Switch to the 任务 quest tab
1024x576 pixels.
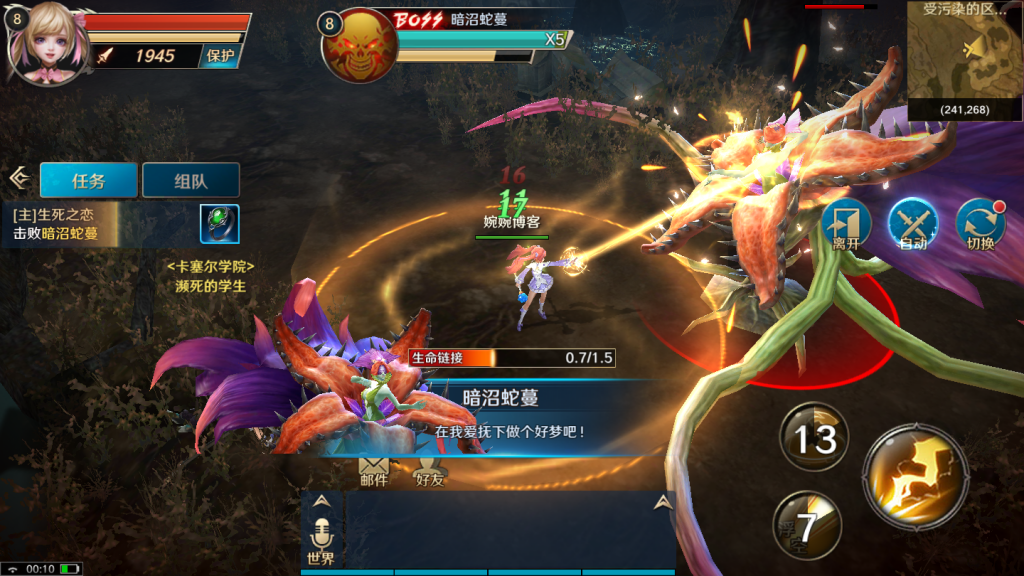pos(88,181)
